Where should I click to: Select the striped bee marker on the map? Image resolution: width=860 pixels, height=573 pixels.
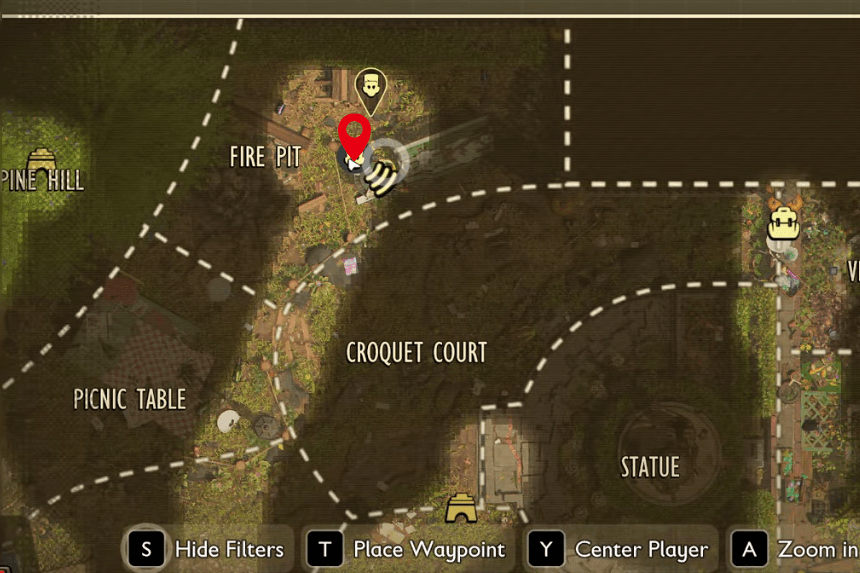click(382, 177)
